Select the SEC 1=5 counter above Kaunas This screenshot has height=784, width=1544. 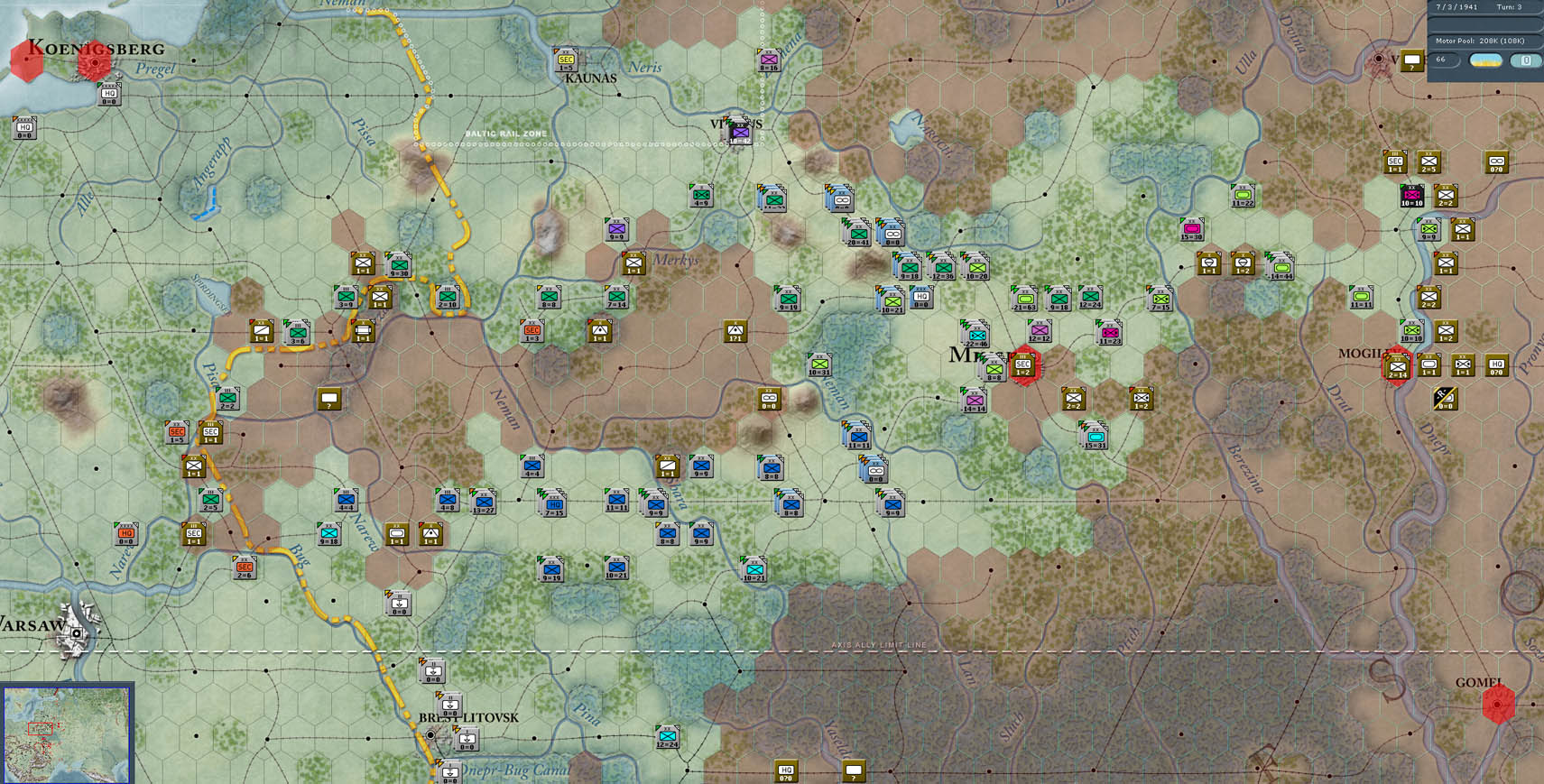(567, 60)
